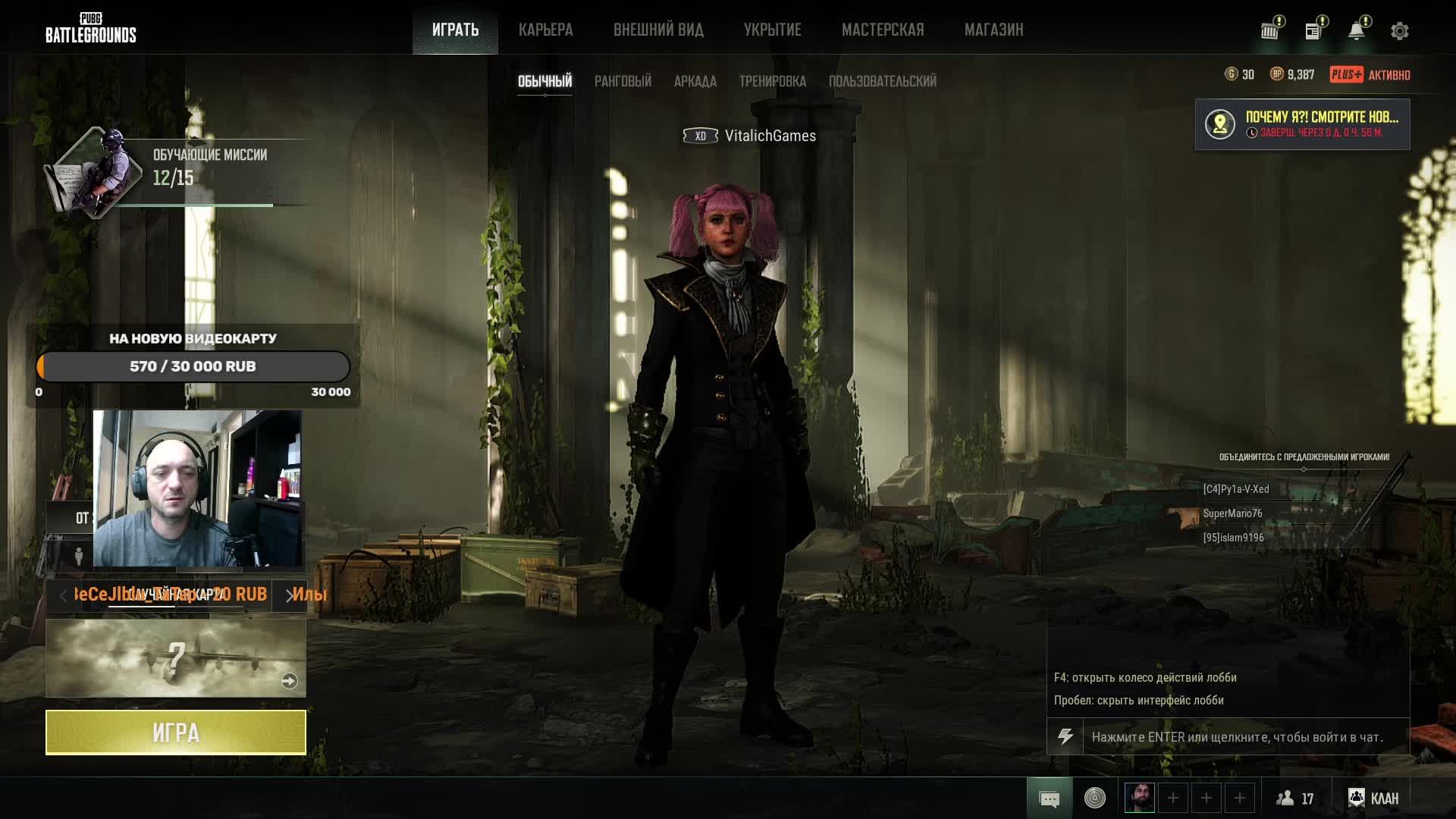The width and height of the screenshot is (1456, 819).
Task: Open the МАСТЕРСКАЯ tab
Action: coord(883,30)
